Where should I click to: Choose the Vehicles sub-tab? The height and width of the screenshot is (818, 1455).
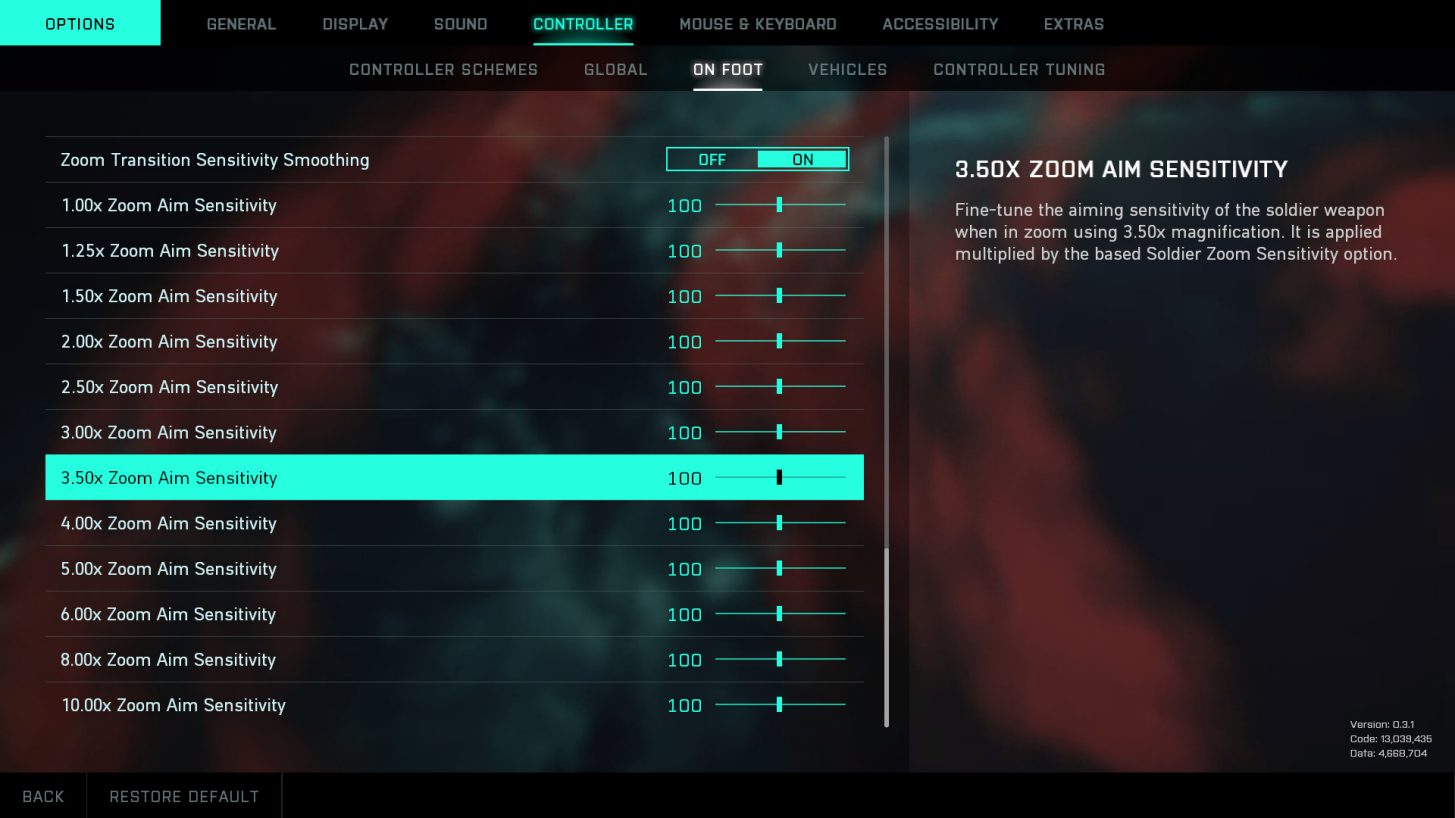tap(847, 70)
